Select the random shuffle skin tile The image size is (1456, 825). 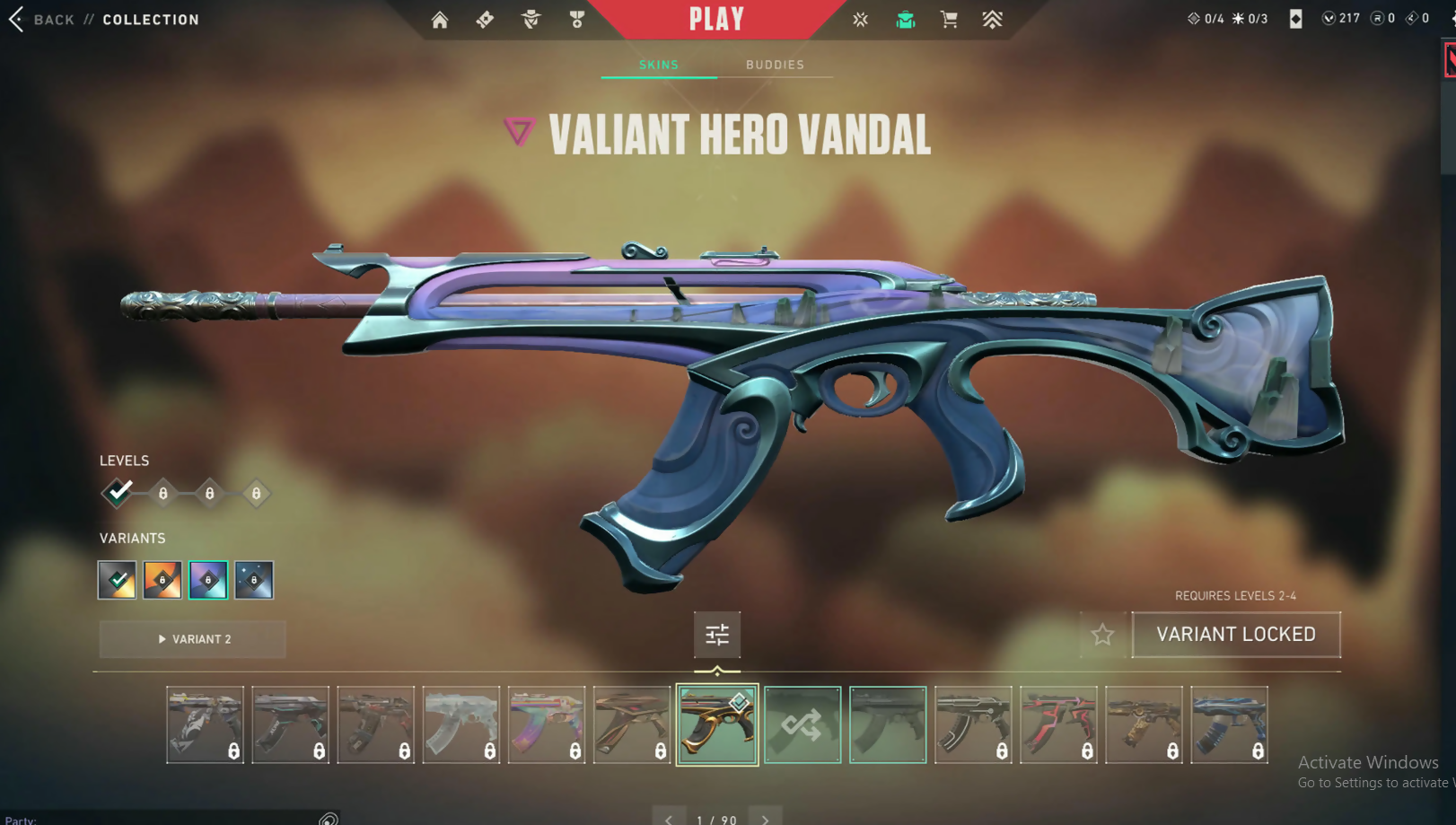tap(803, 724)
